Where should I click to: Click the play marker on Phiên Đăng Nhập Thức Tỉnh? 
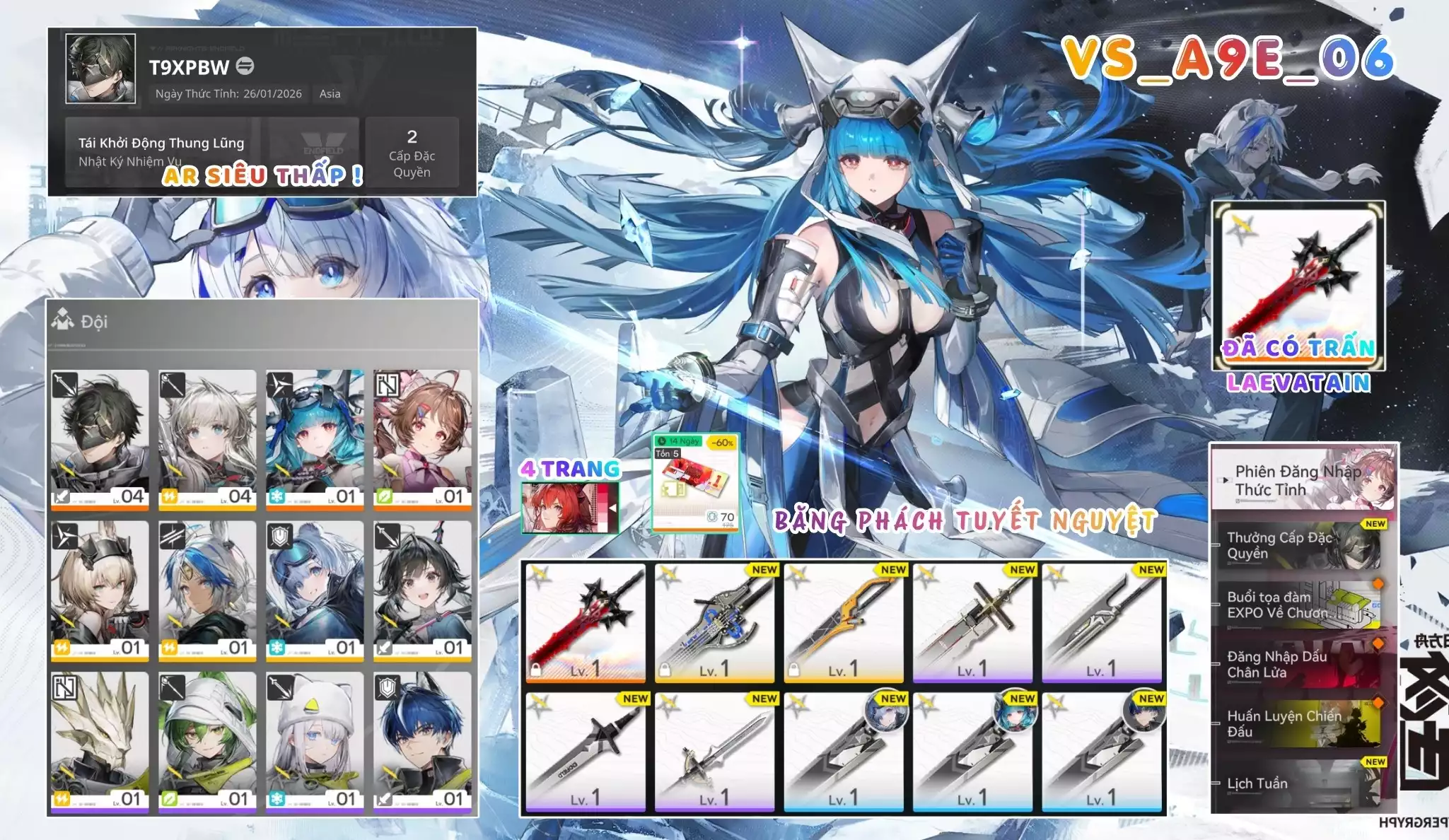(x=1224, y=481)
